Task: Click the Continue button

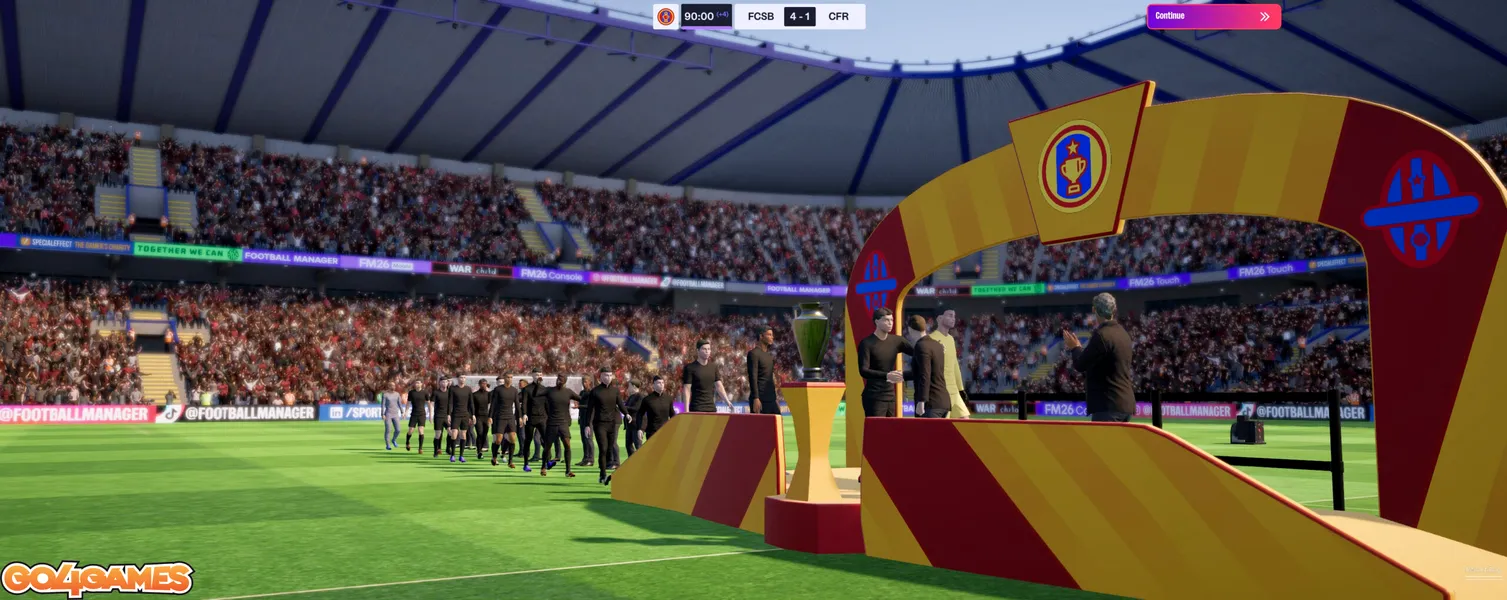Action: pyautogui.click(x=1213, y=16)
